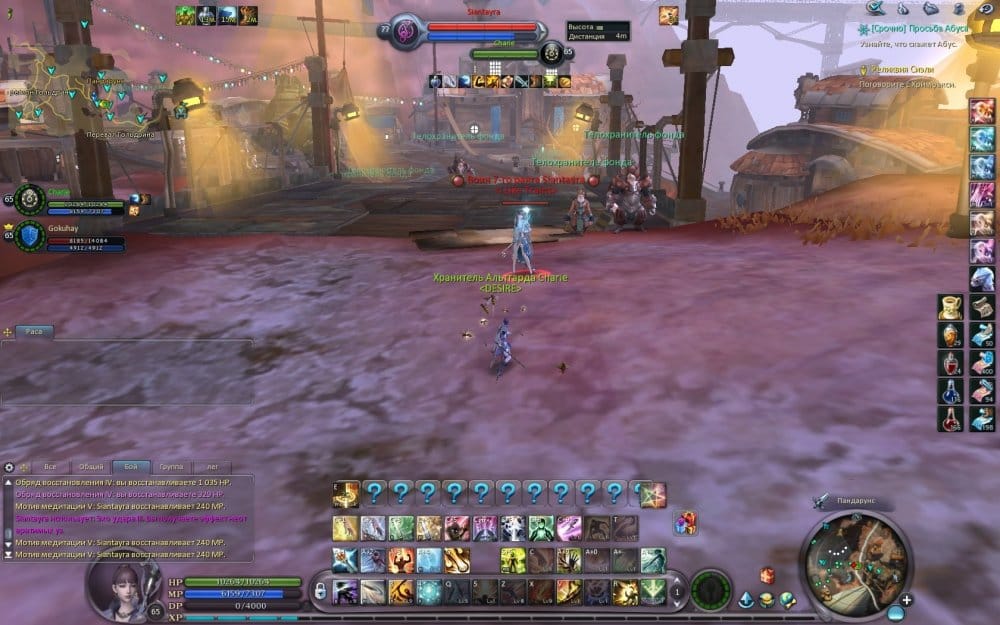Screen dimensions: 1000x625
Task: Use the teapot item in the side bar
Action: pyautogui.click(x=950, y=307)
